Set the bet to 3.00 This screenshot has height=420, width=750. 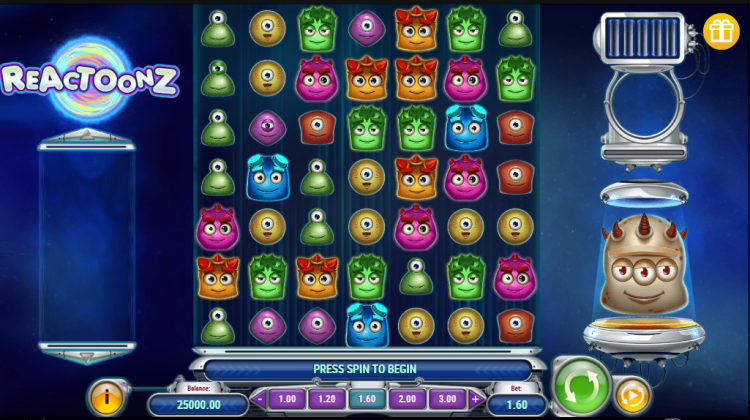(x=447, y=398)
